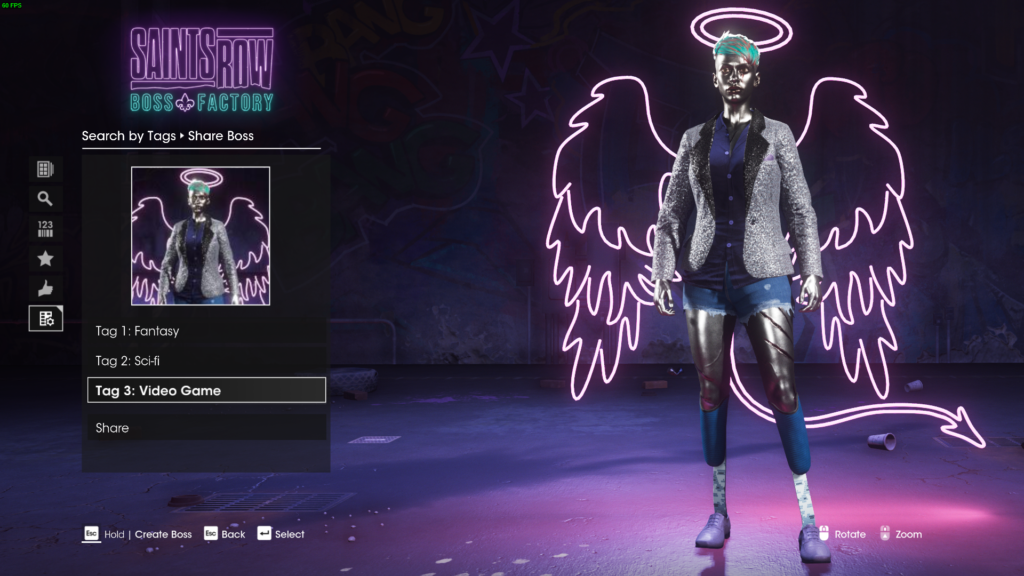Viewport: 1024px width, 576px height.
Task: Choose the Tag 2: Sci-fi row
Action: click(x=205, y=360)
